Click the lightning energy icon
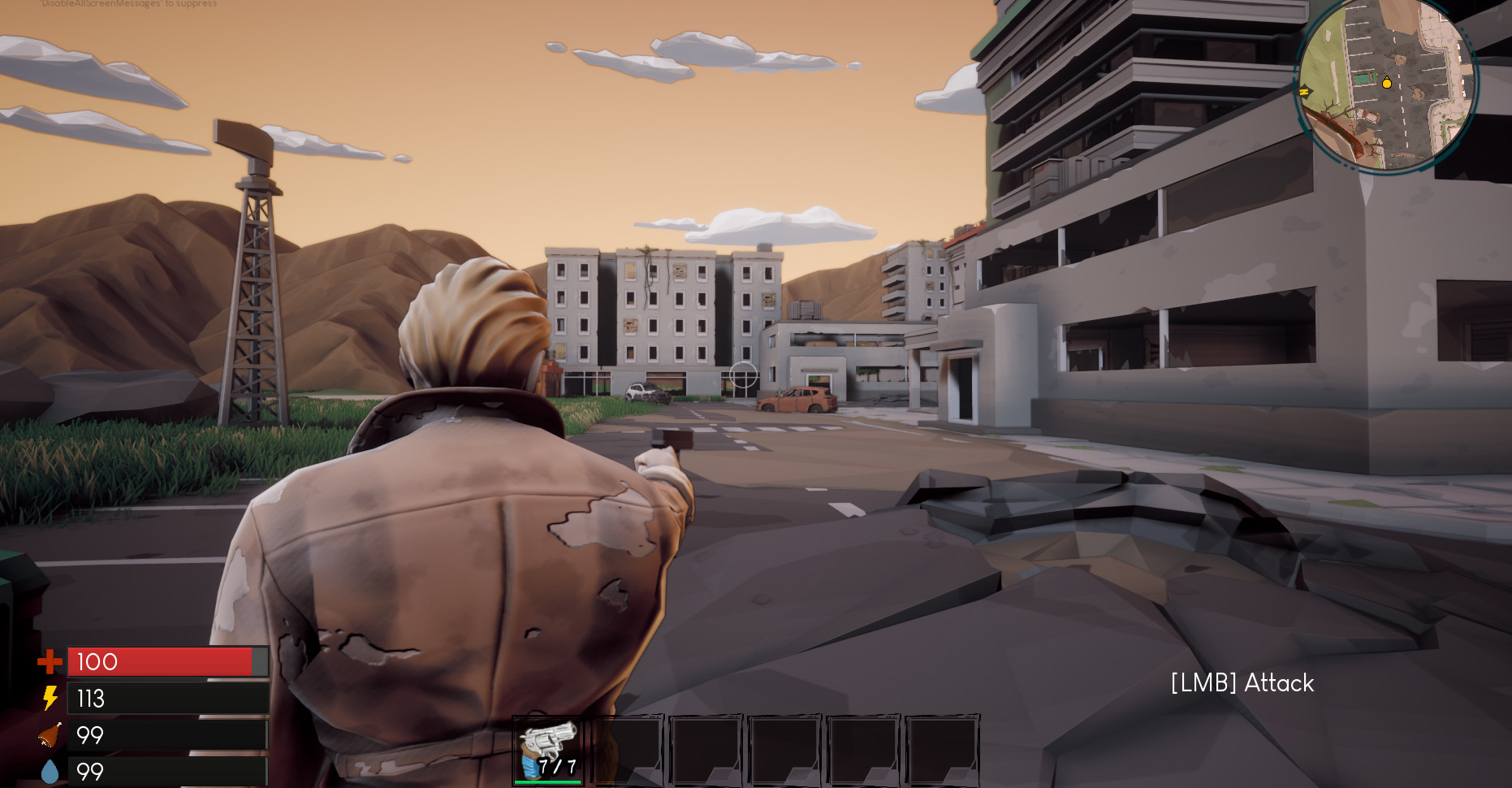This screenshot has height=788, width=1512. click(50, 699)
